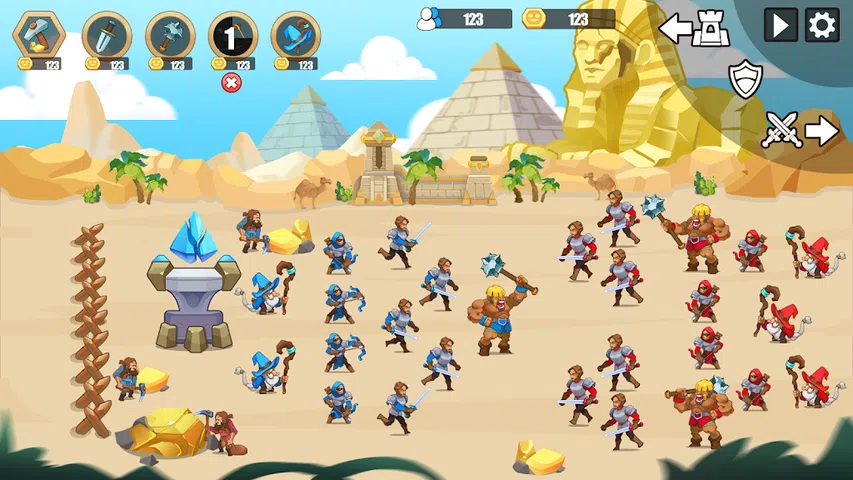Cancel the queued unit with the red X
This screenshot has height=480, width=853.
coord(232,82)
